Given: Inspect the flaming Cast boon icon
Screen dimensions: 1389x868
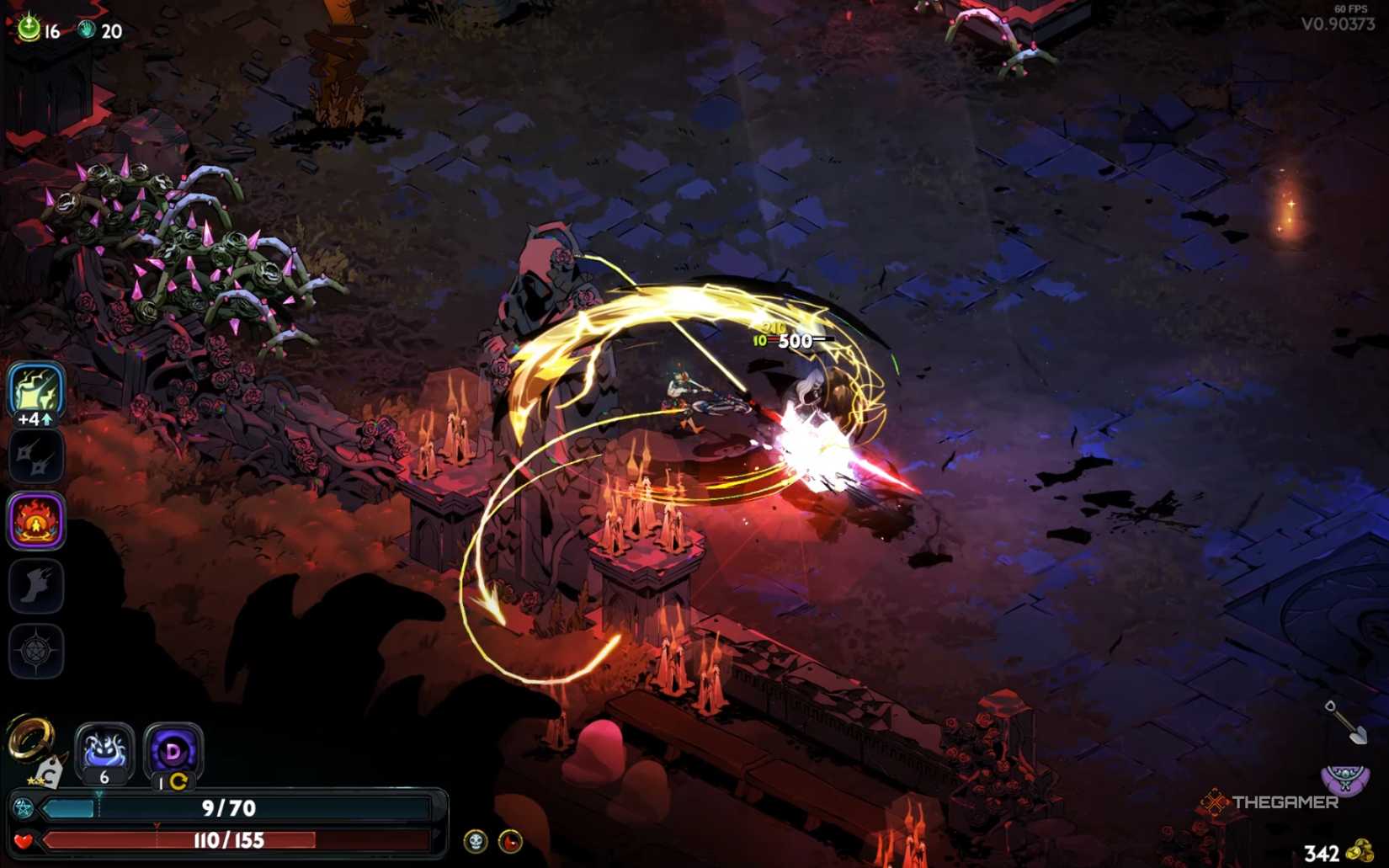Looking at the screenshot, I should 35,521.
